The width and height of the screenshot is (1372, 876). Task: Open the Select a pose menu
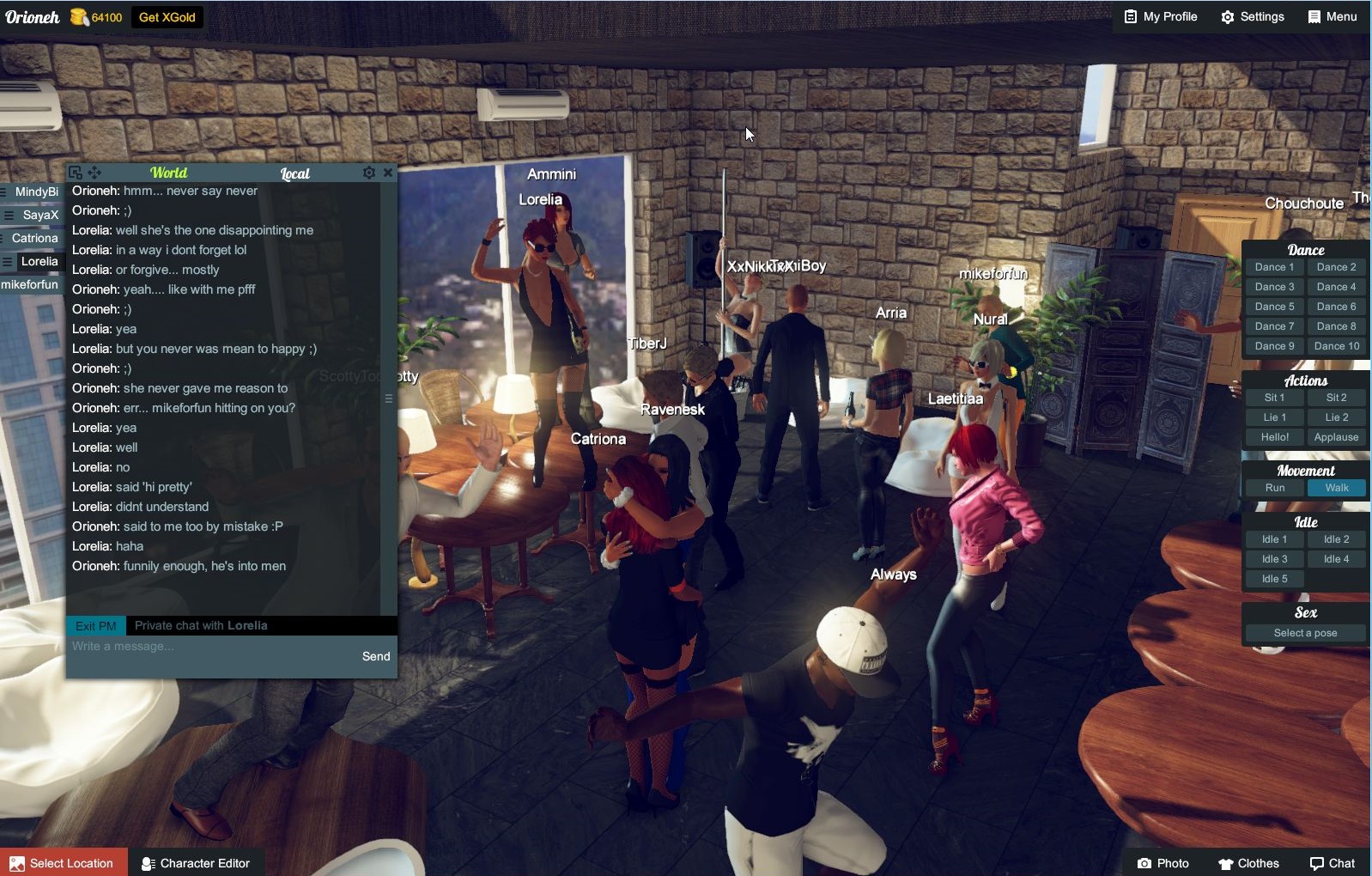pos(1305,632)
